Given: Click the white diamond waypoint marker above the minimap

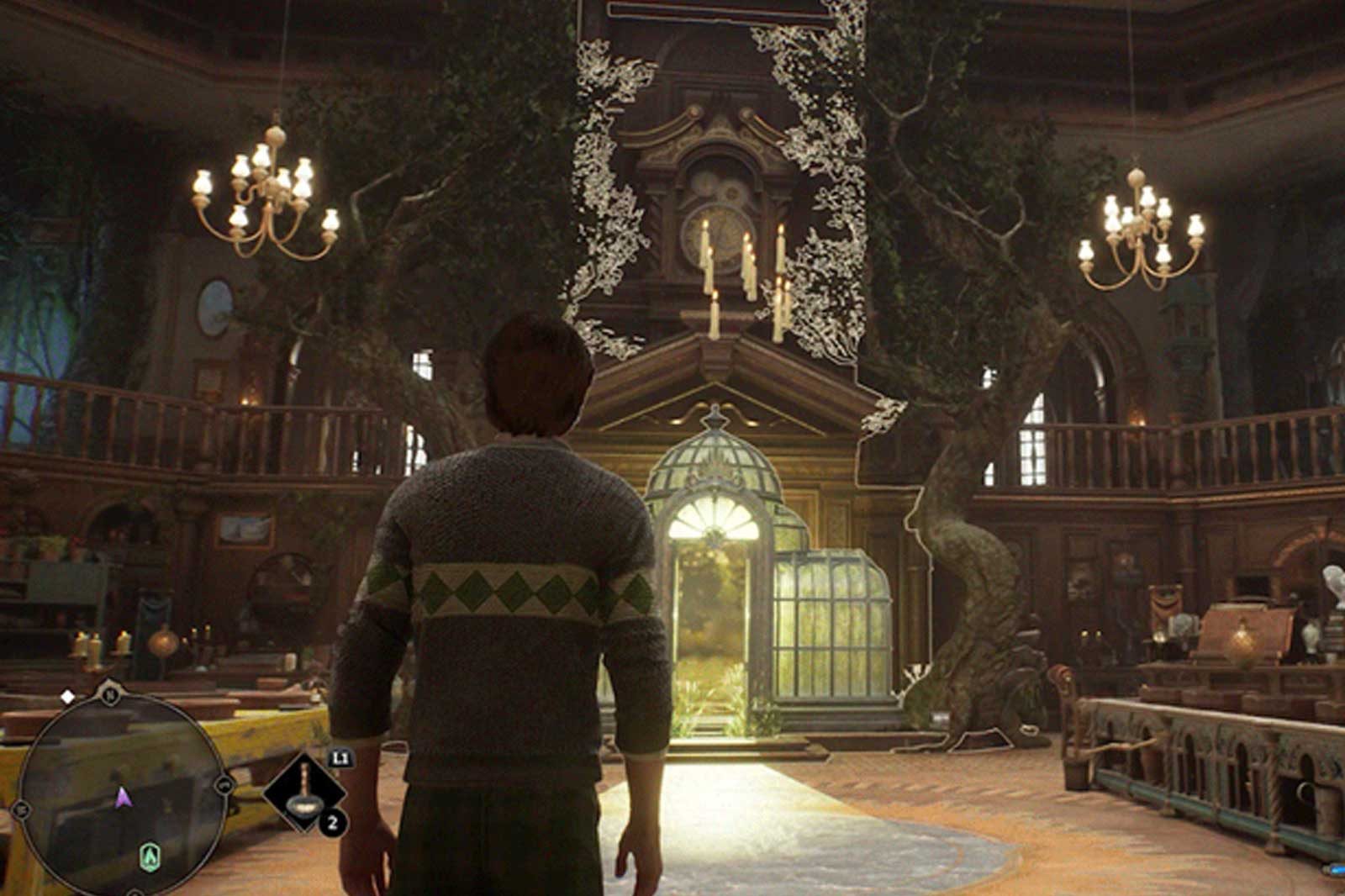Looking at the screenshot, I should click(x=67, y=696).
